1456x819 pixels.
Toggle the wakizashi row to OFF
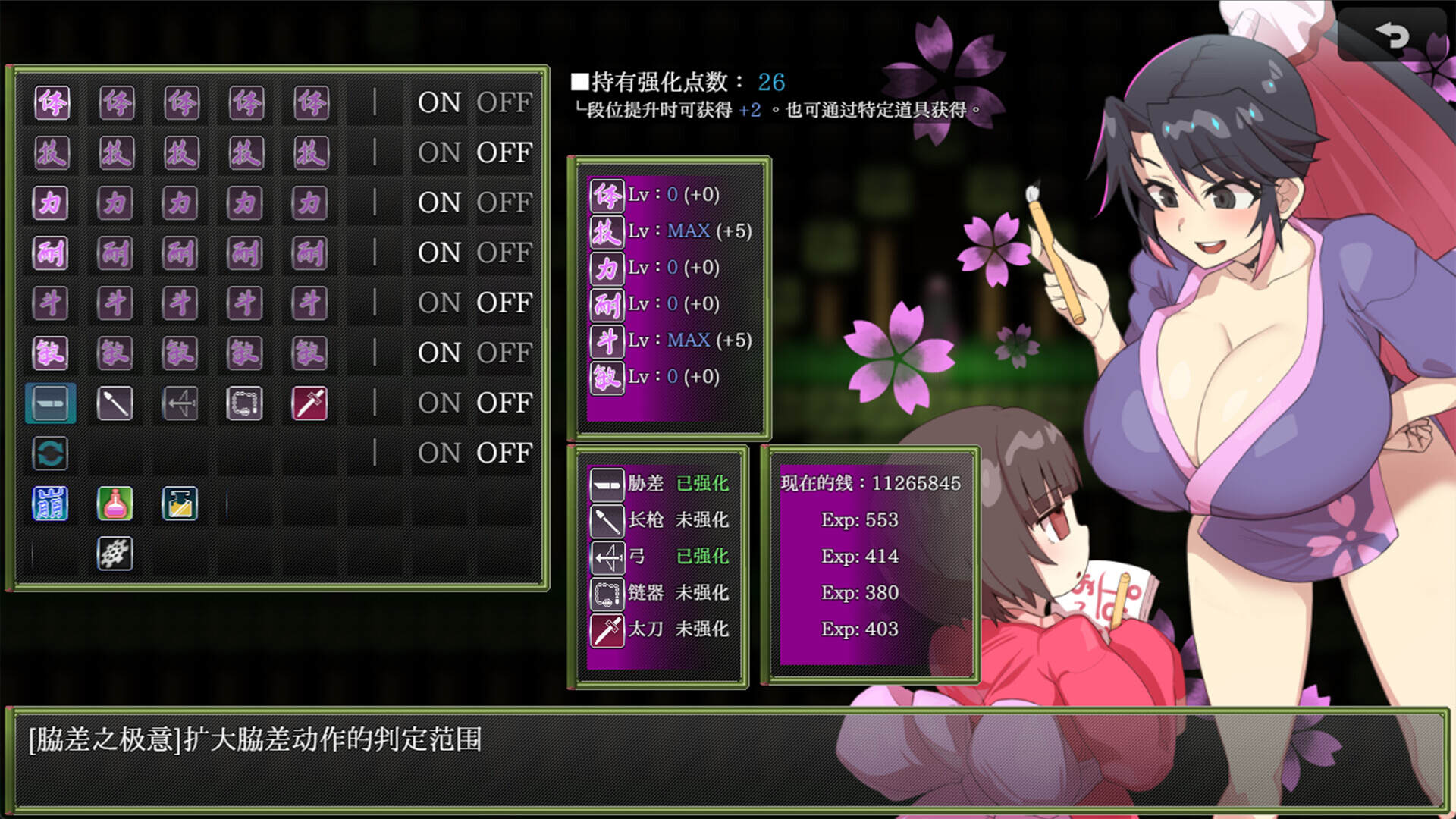click(504, 403)
